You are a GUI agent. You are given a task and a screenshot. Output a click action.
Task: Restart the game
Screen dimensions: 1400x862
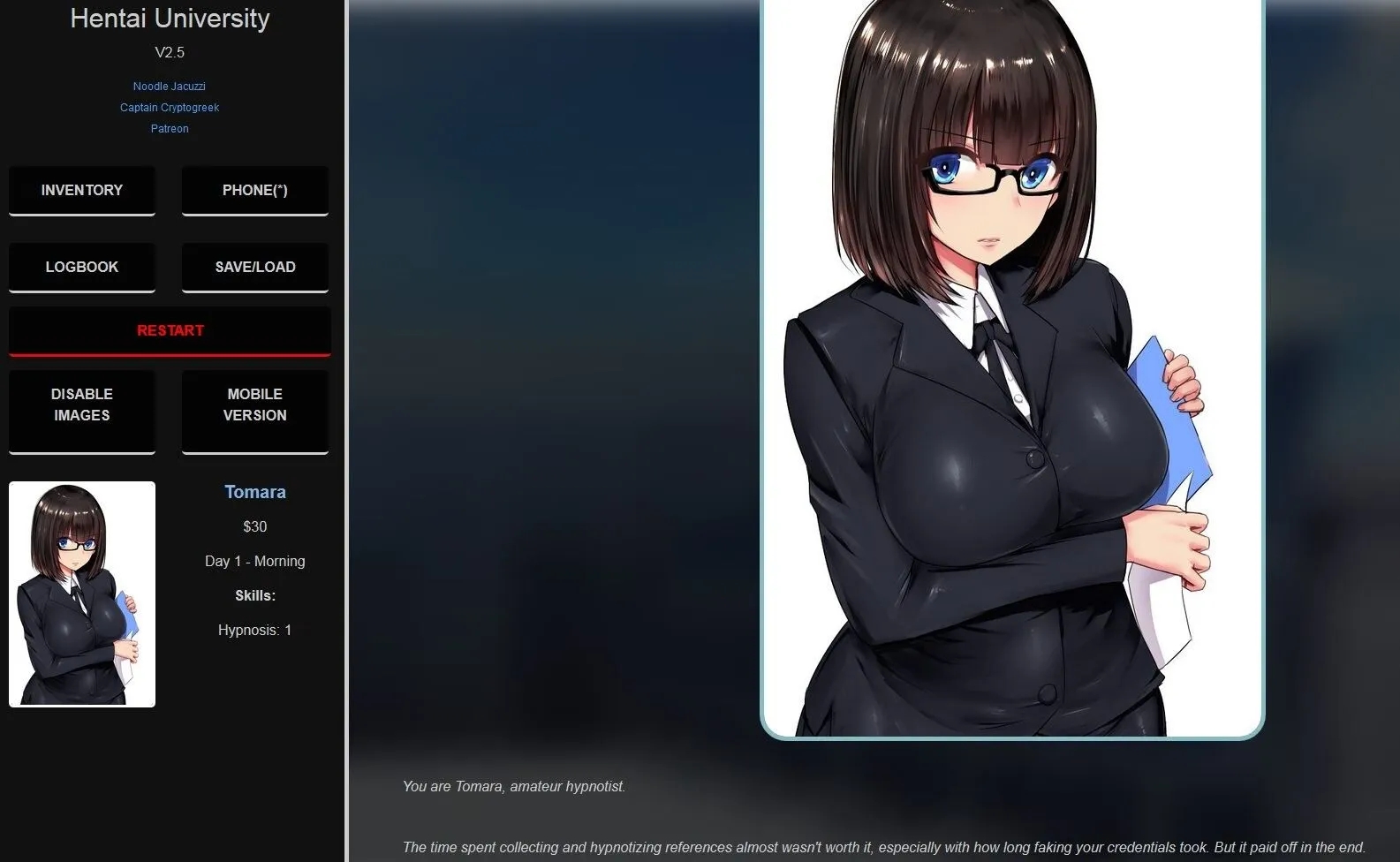coord(170,329)
